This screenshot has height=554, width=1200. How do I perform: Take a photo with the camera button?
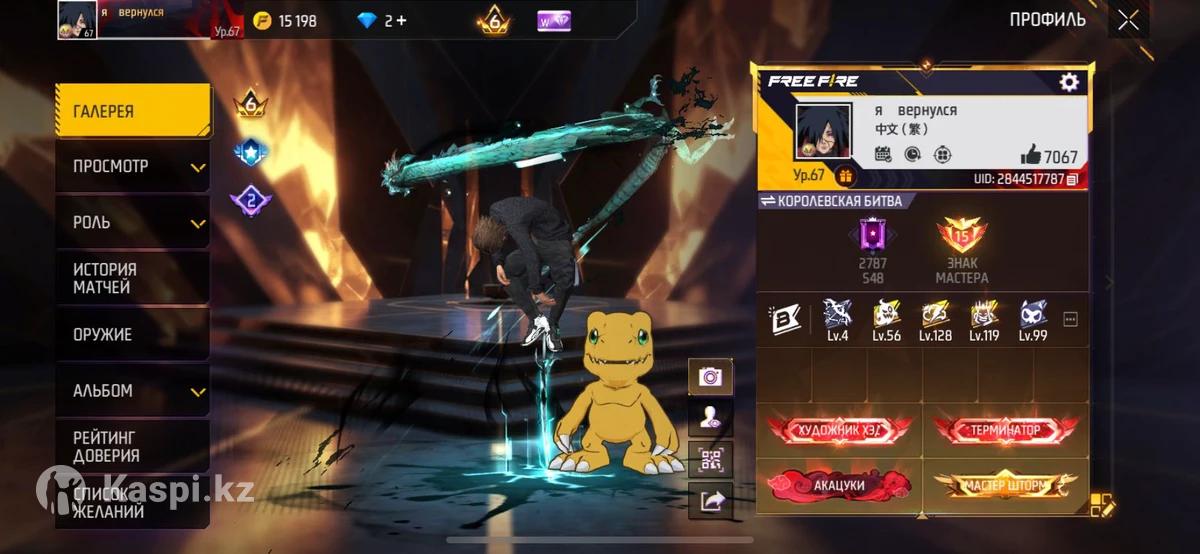point(711,377)
